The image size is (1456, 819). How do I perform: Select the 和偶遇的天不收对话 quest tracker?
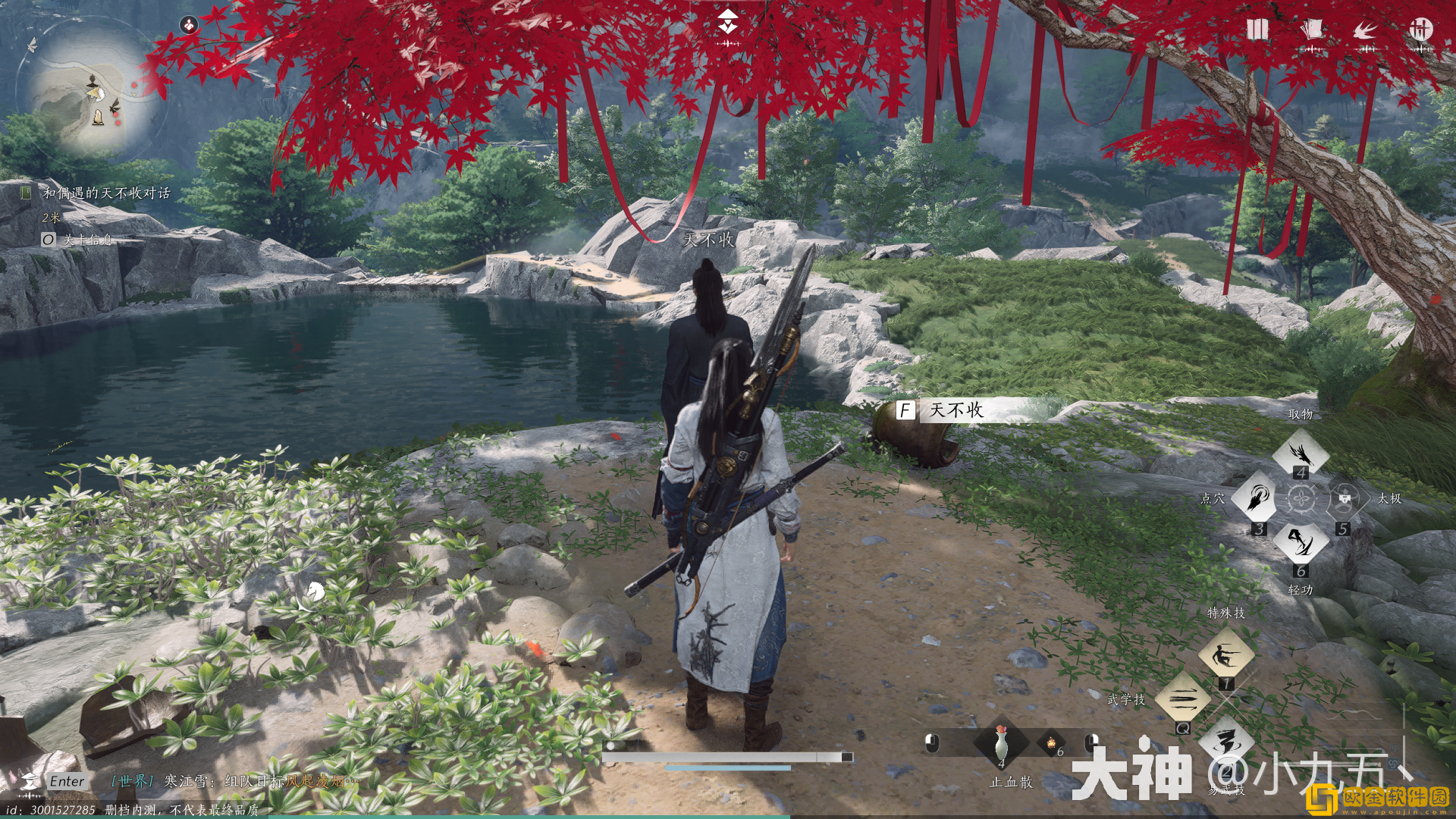(106, 193)
